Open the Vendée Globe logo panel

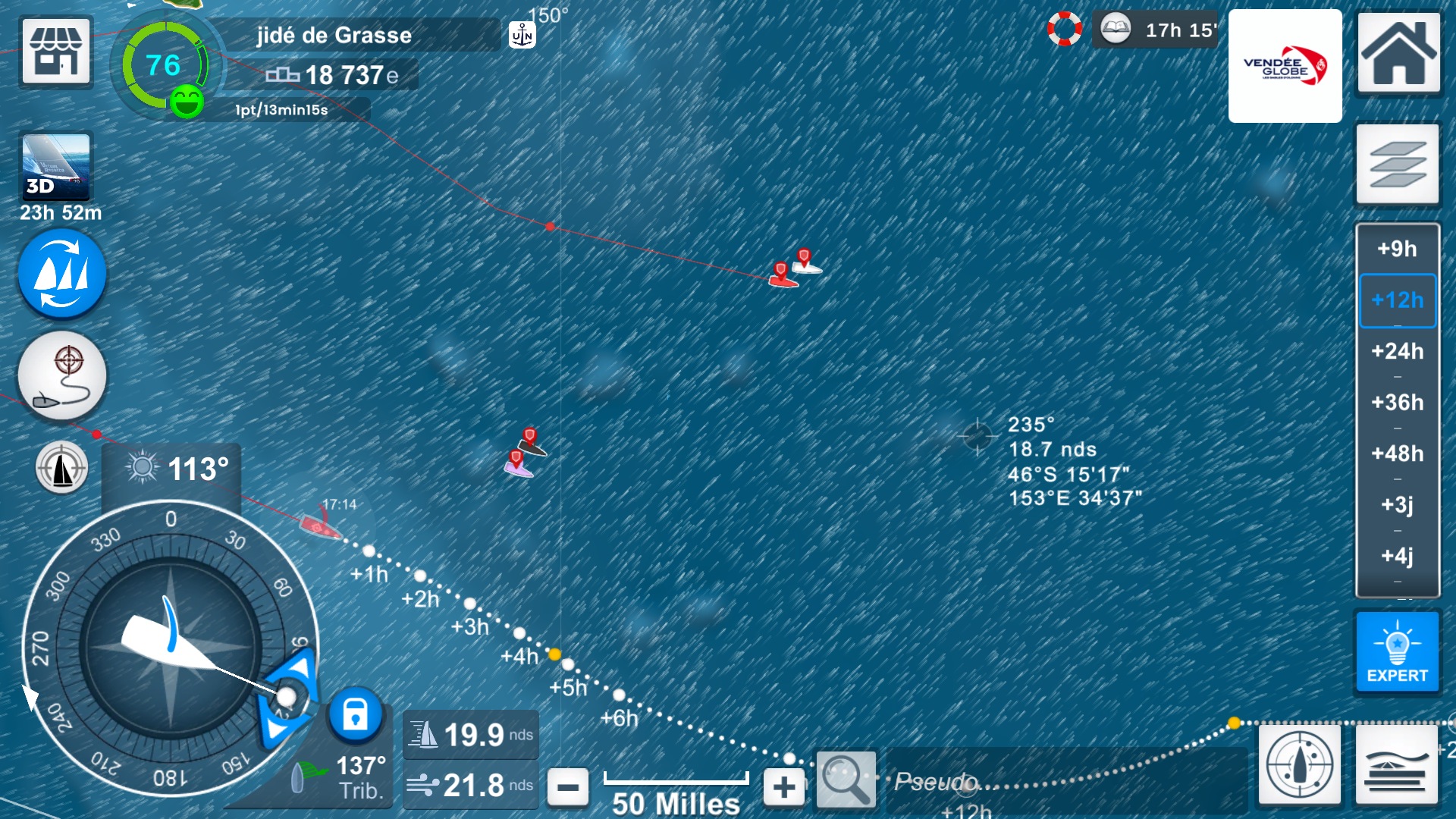click(1285, 66)
